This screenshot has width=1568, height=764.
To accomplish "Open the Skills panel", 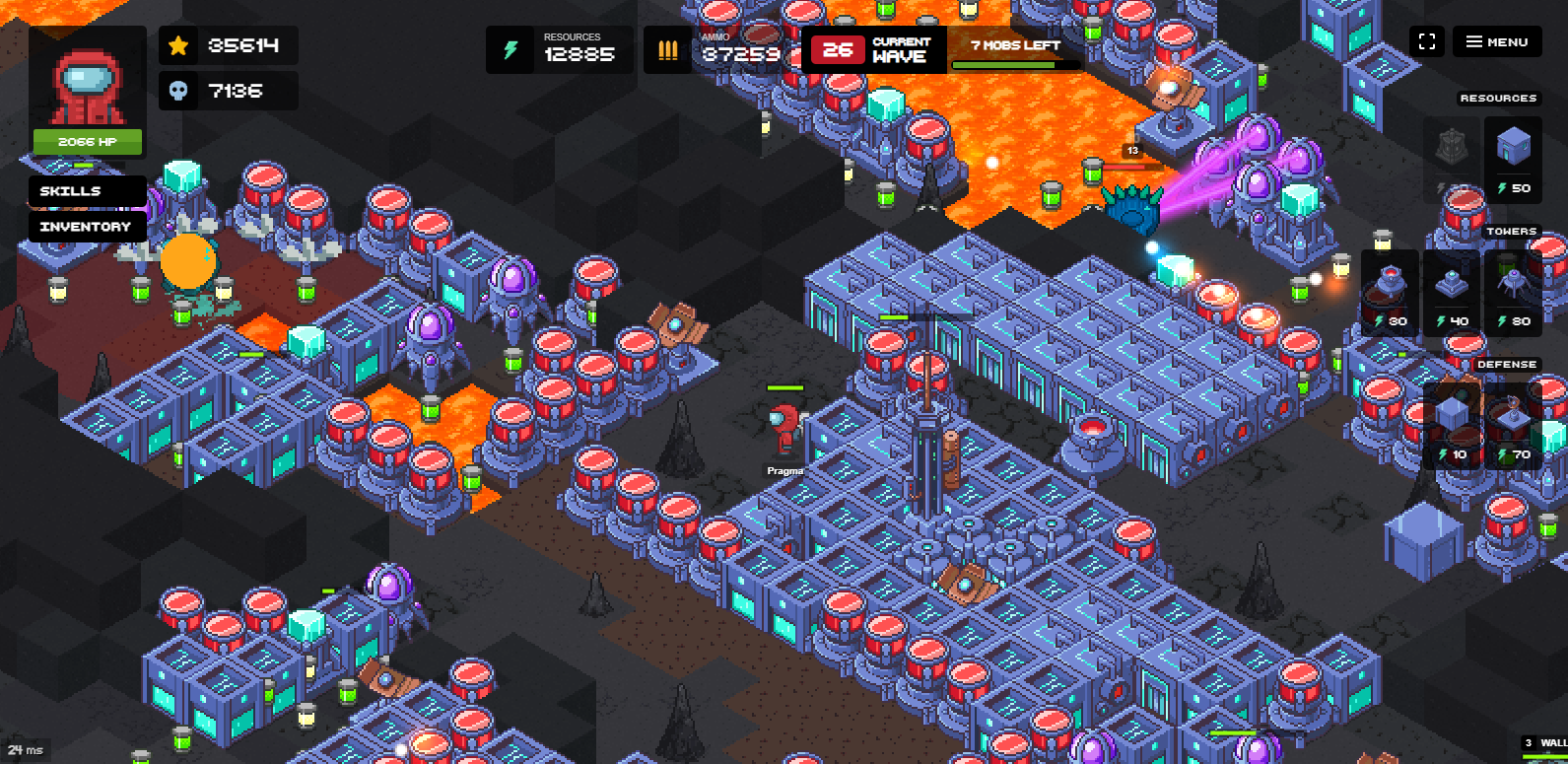I will pos(87,191).
